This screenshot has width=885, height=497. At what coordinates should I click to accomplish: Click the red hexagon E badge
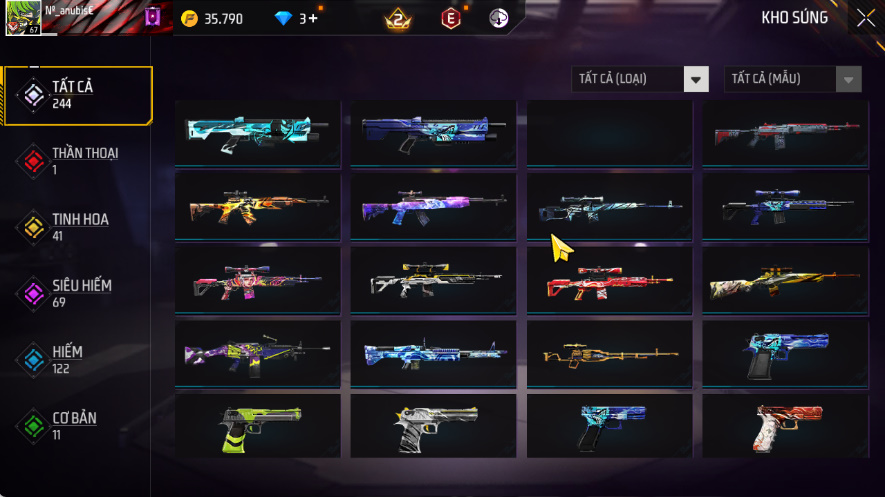451,19
